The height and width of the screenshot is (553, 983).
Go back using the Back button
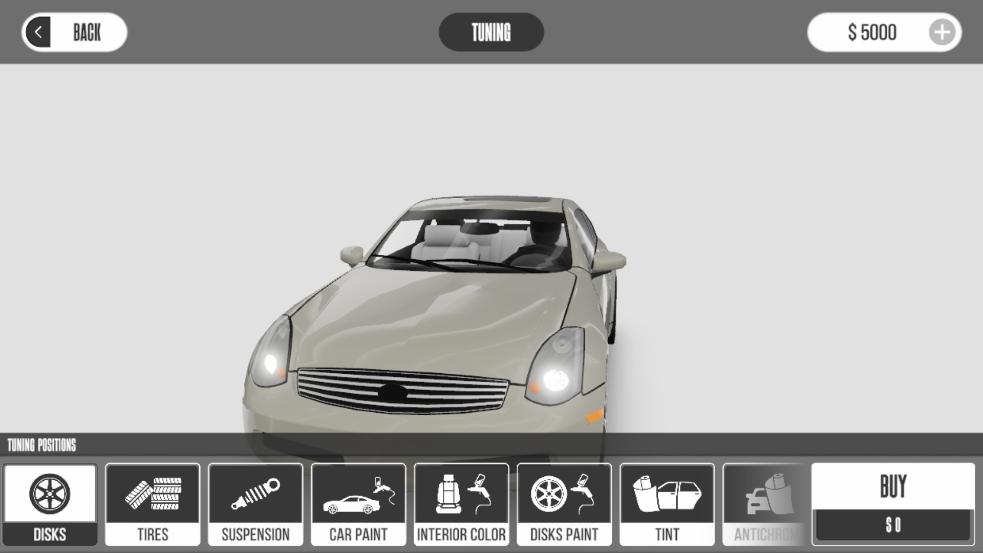click(74, 32)
